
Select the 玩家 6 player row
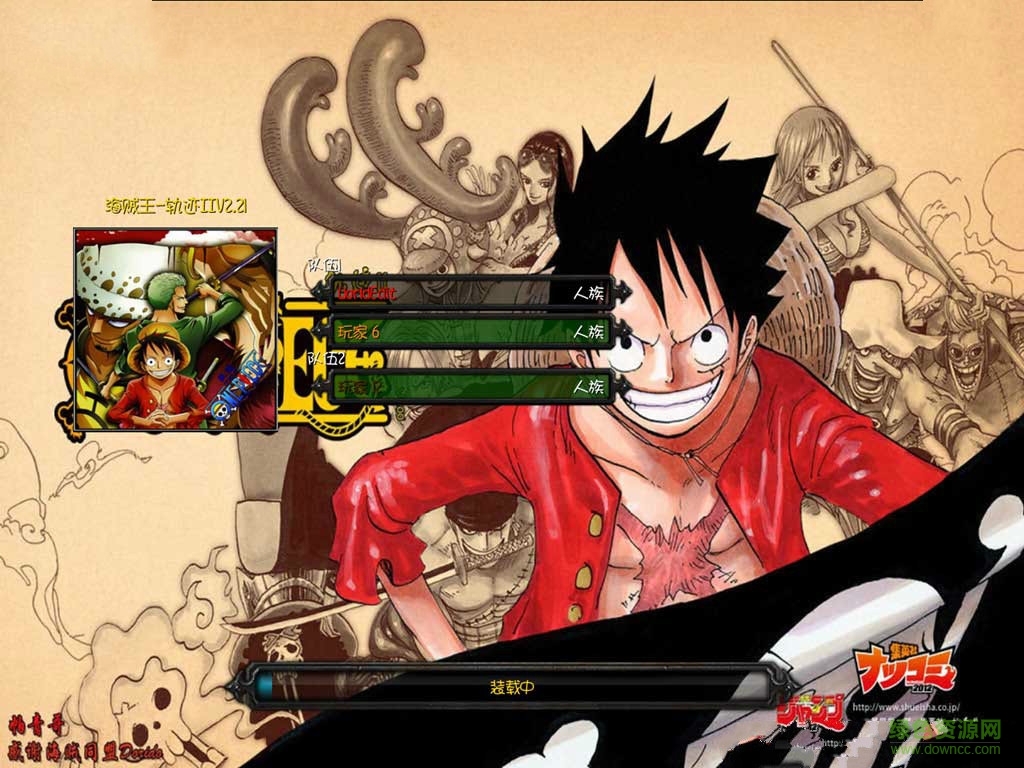pyautogui.click(x=470, y=331)
